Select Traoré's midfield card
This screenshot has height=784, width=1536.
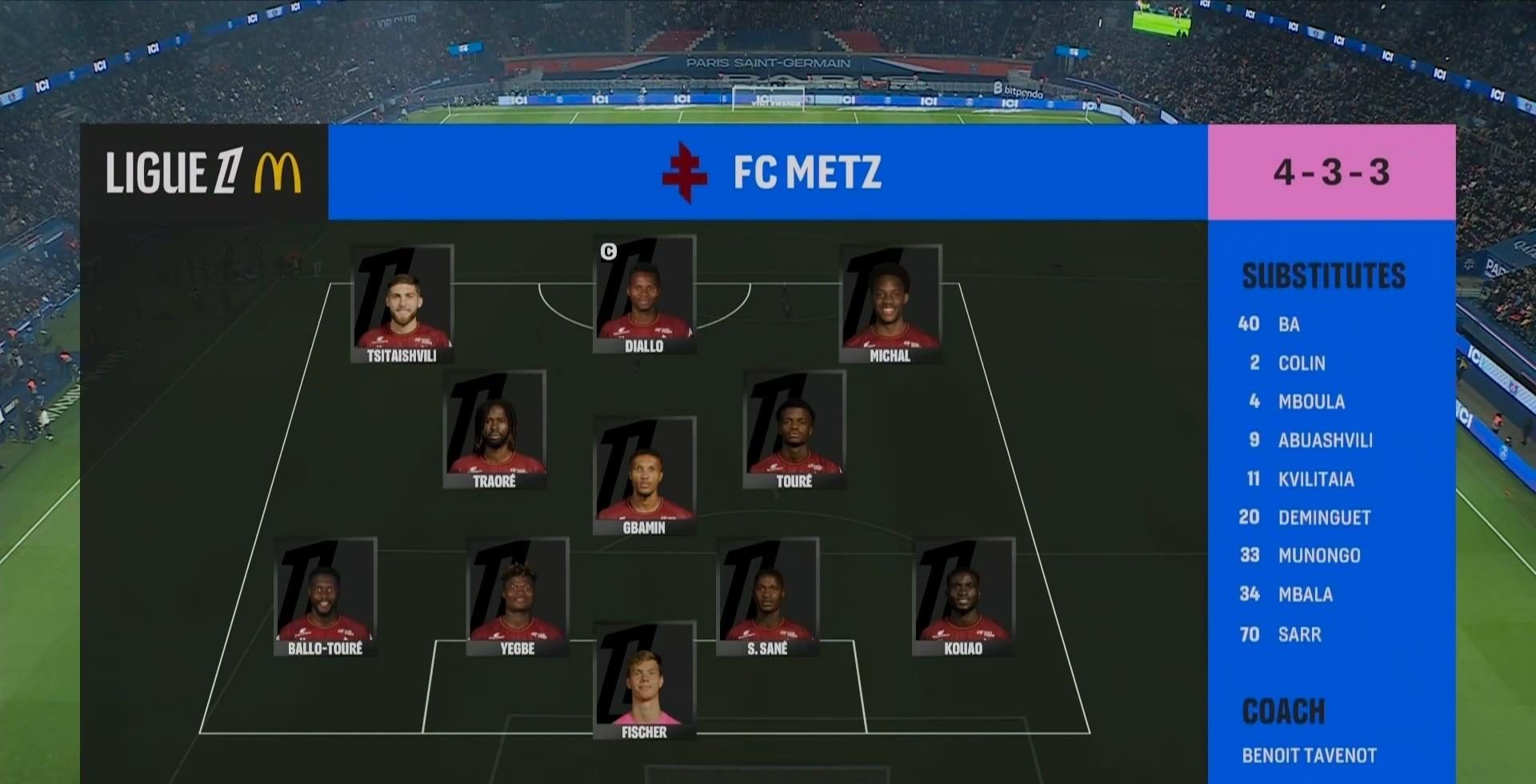(494, 430)
